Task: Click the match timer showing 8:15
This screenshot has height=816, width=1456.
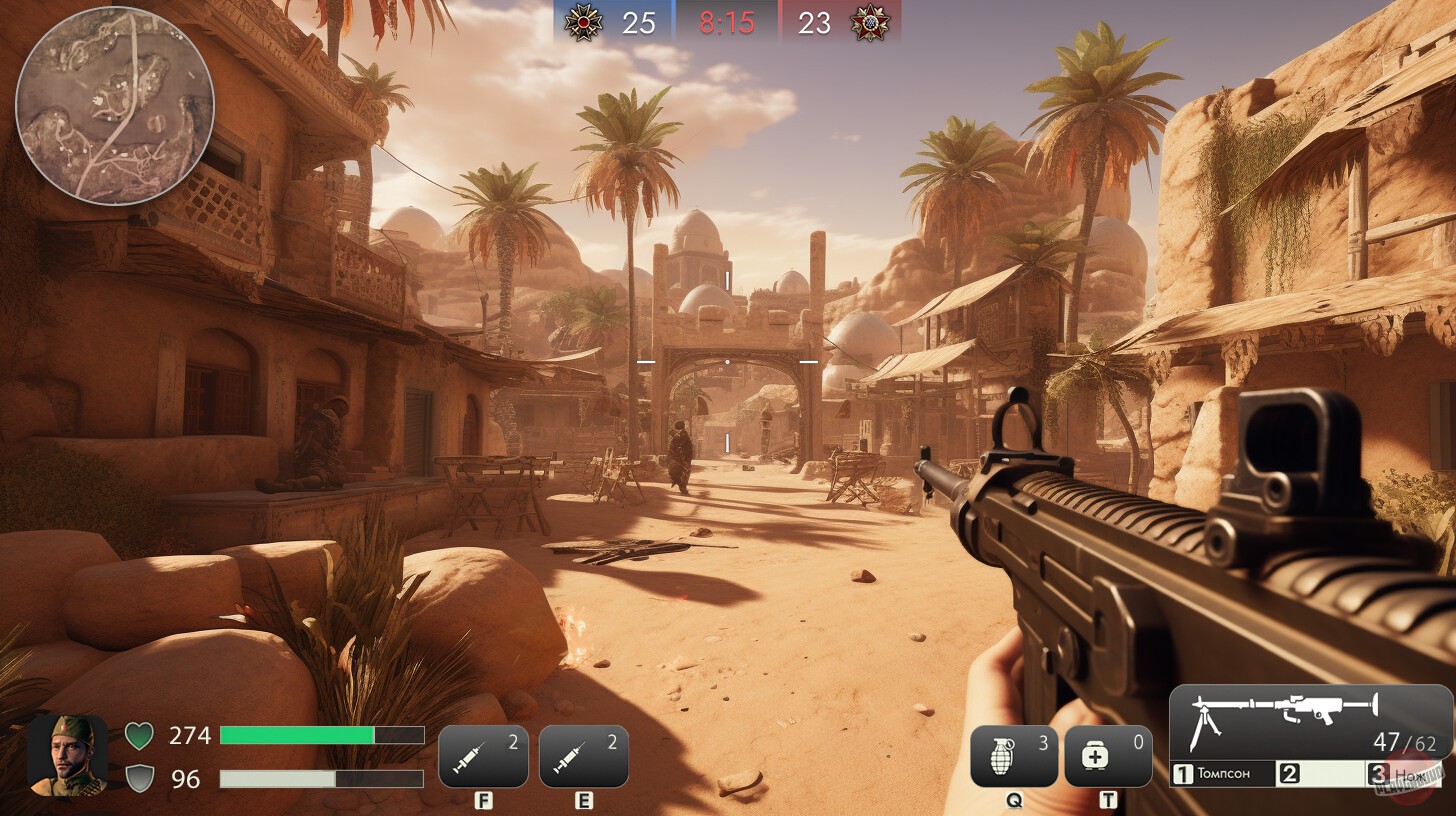Action: (x=727, y=22)
